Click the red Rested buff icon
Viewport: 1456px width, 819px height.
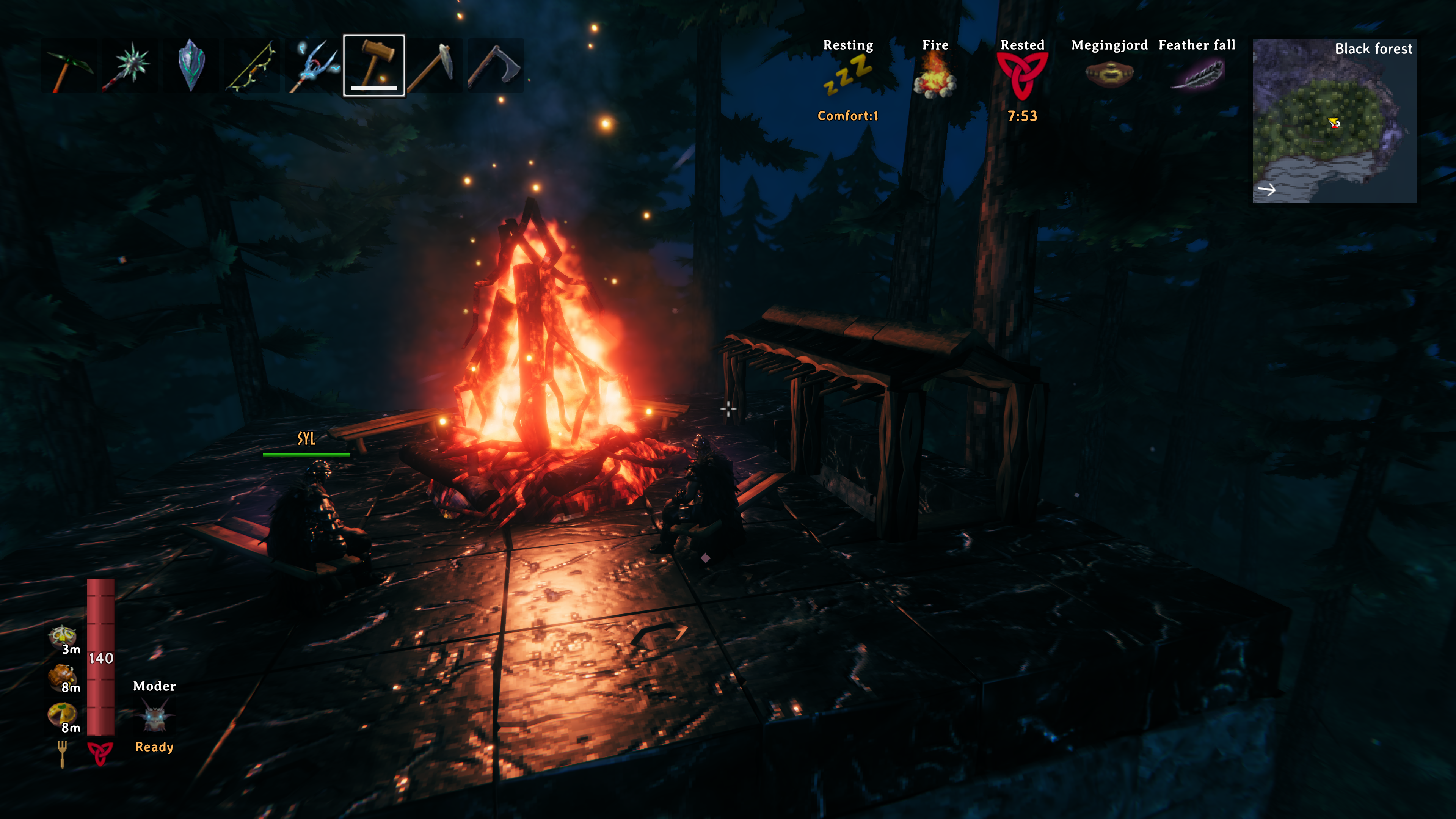[x=1022, y=76]
